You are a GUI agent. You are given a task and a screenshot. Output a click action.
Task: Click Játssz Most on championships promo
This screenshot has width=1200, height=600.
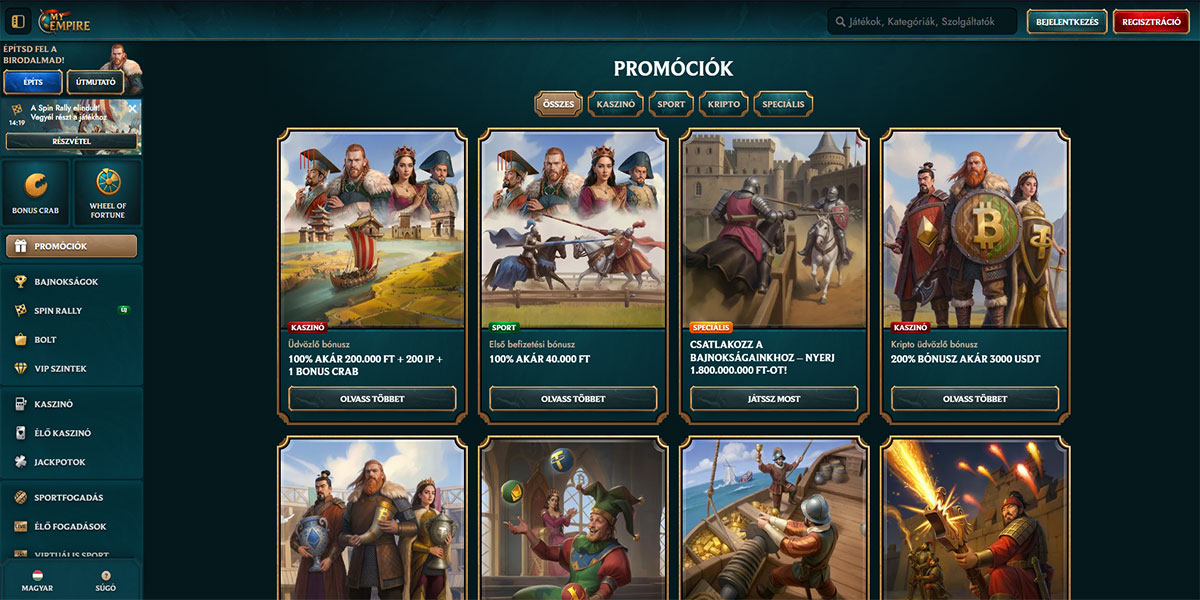click(x=773, y=398)
